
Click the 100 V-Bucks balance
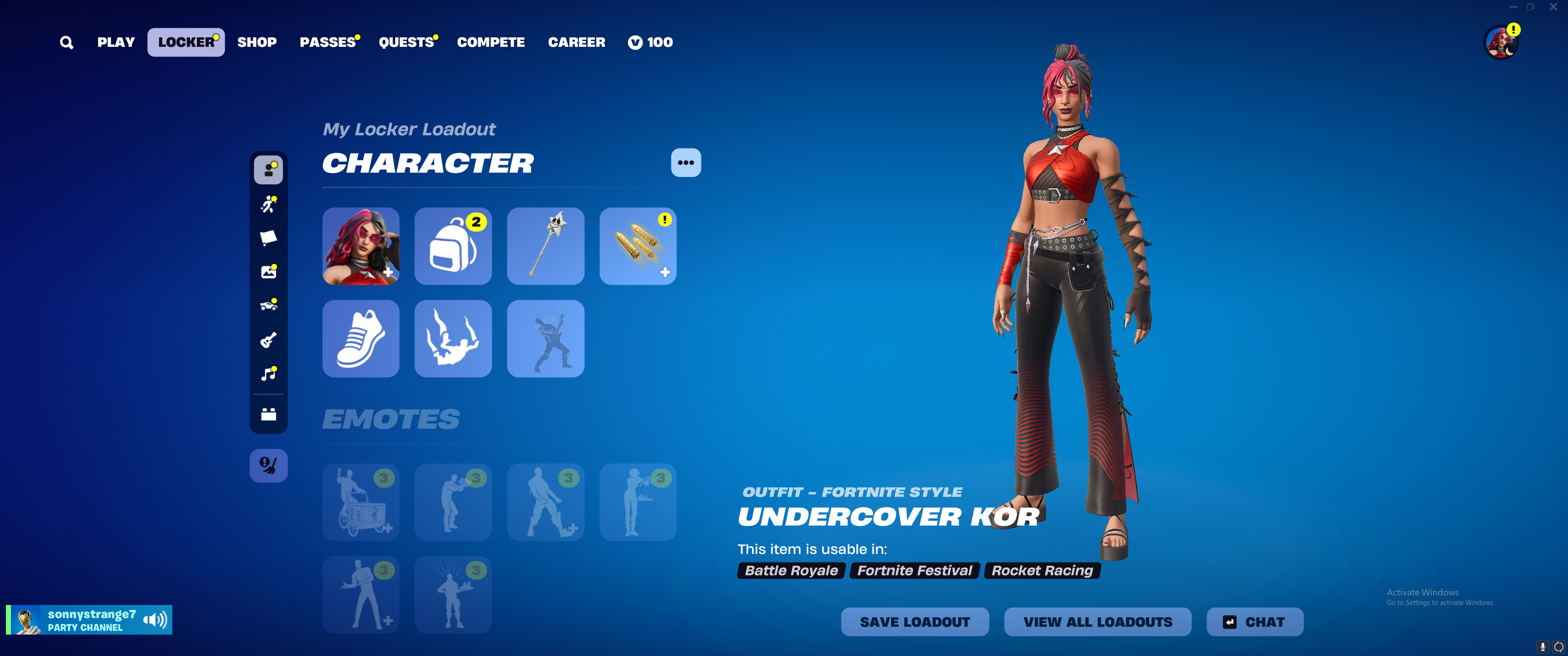650,43
